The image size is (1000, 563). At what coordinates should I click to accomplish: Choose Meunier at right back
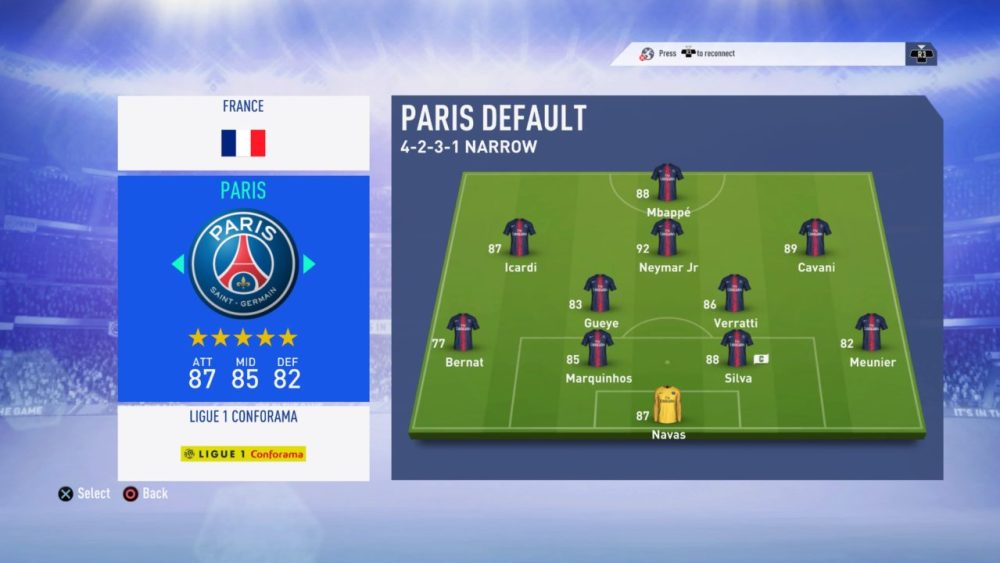871,332
